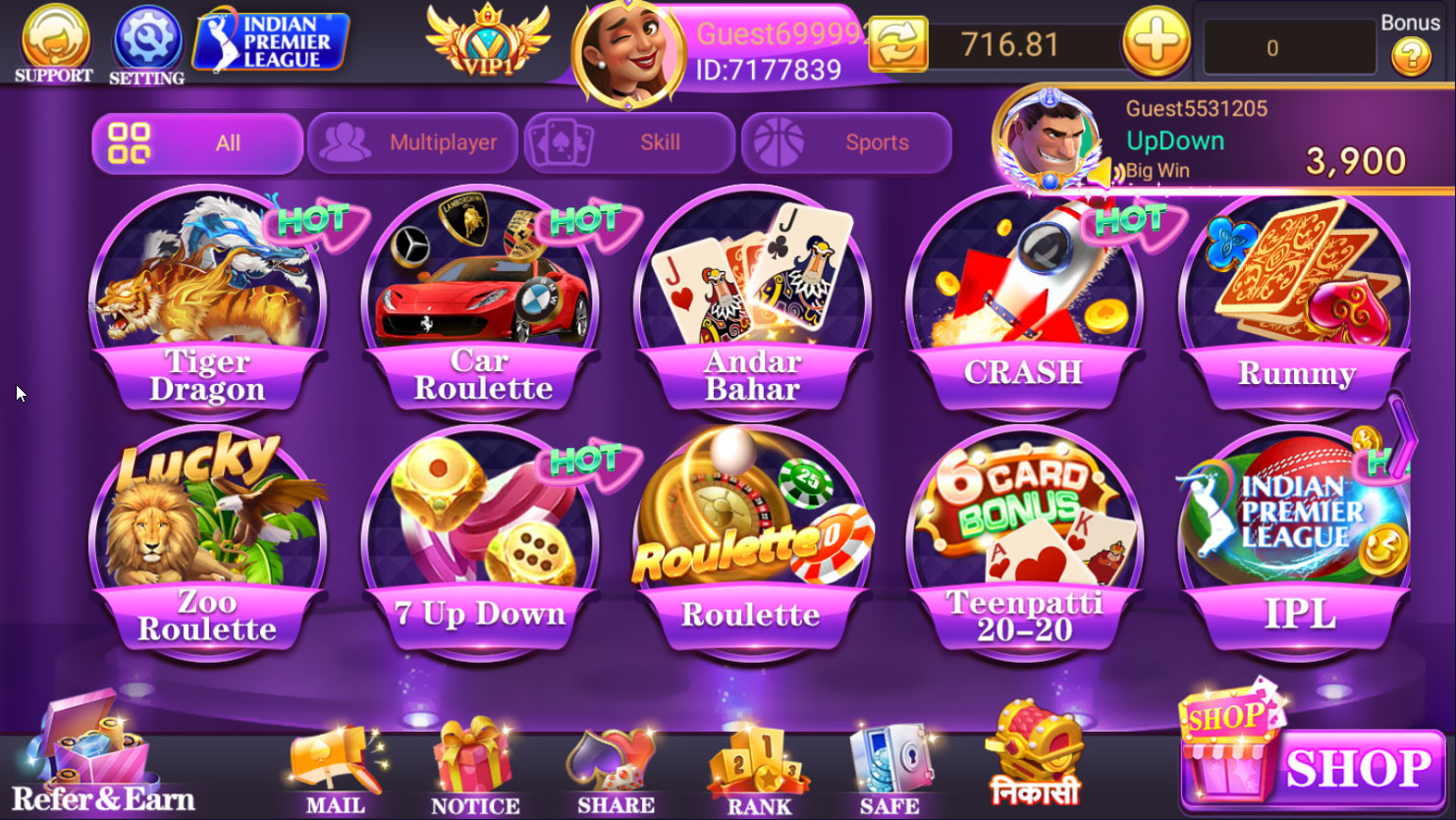
Task: Open the Bonus question mark help
Action: click(1411, 58)
